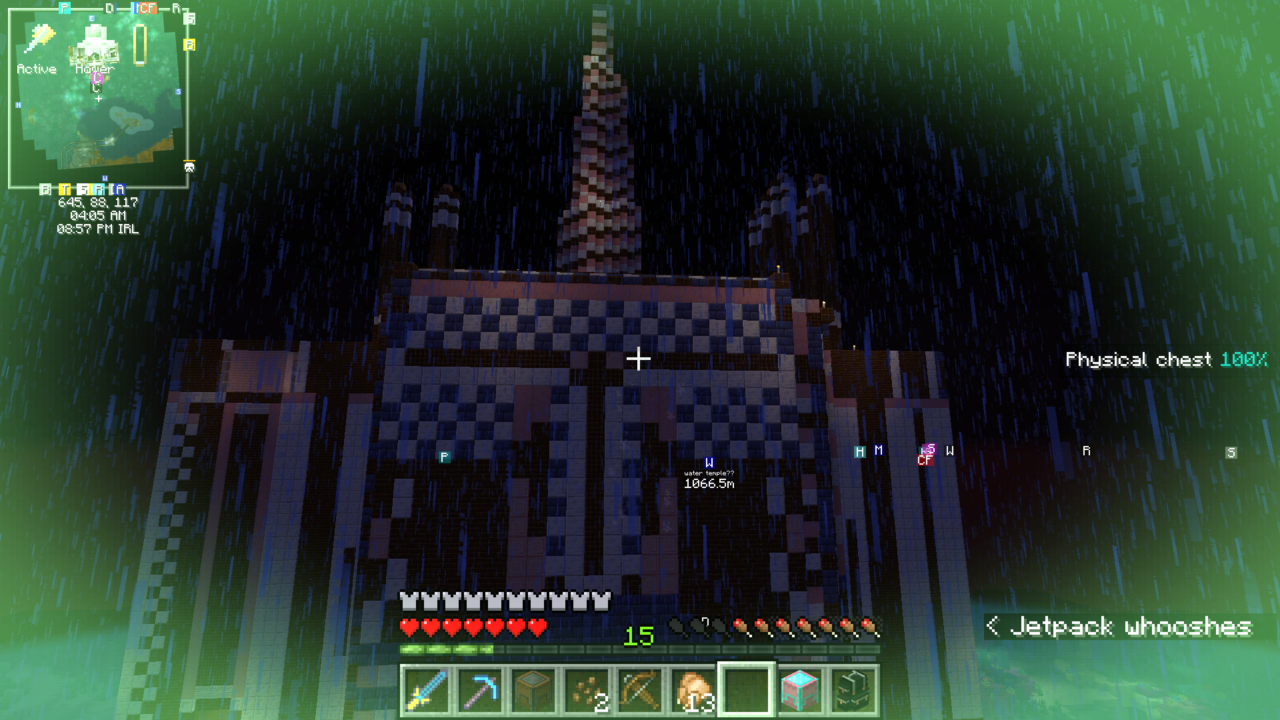Click the minimap in the corner

click(x=98, y=110)
